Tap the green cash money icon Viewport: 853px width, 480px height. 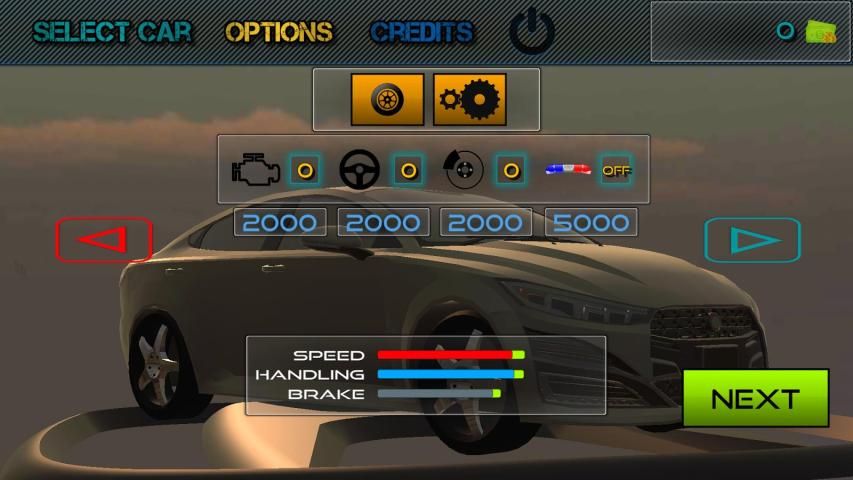click(821, 32)
